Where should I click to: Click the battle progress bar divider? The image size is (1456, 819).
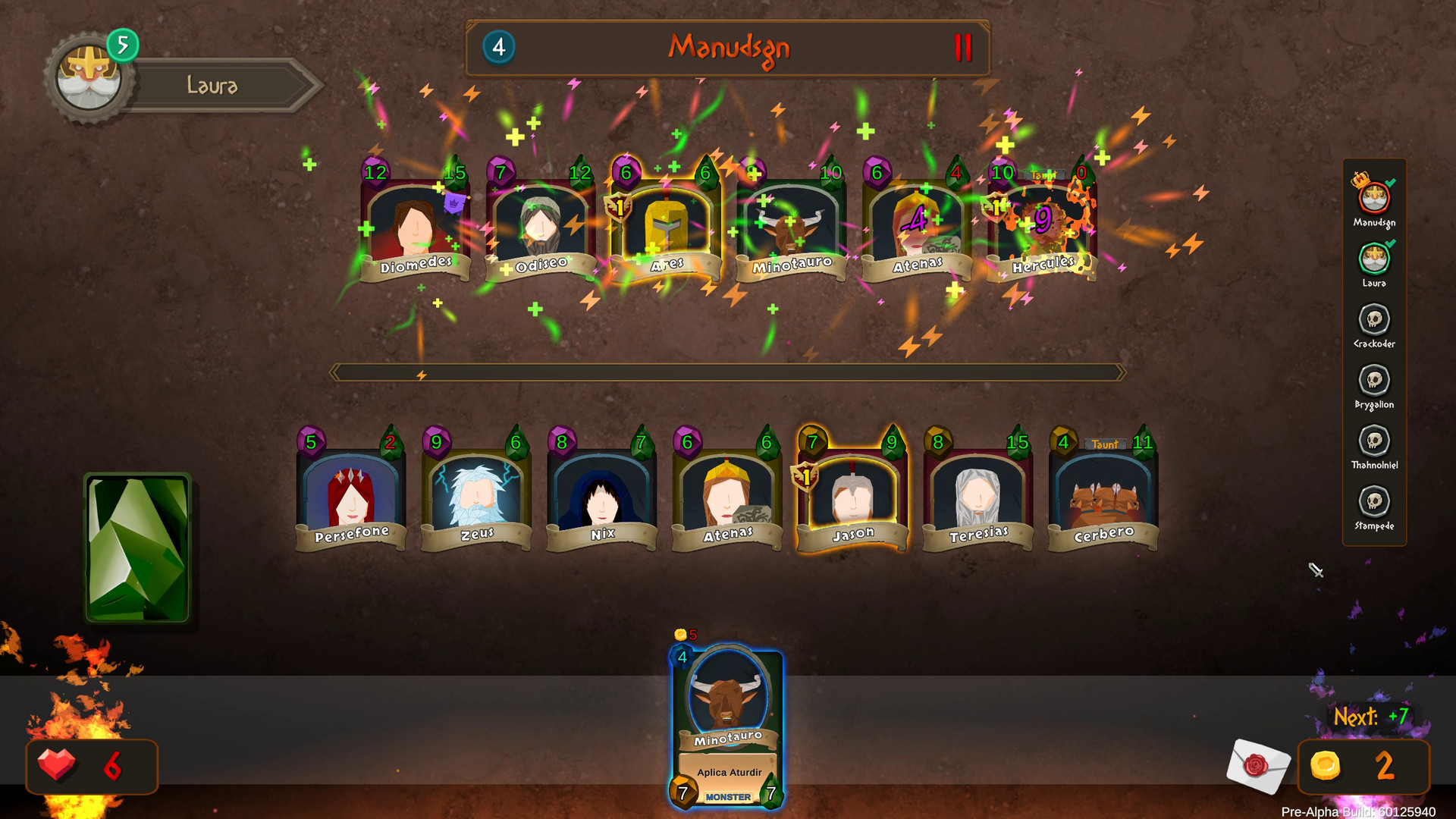click(726, 372)
